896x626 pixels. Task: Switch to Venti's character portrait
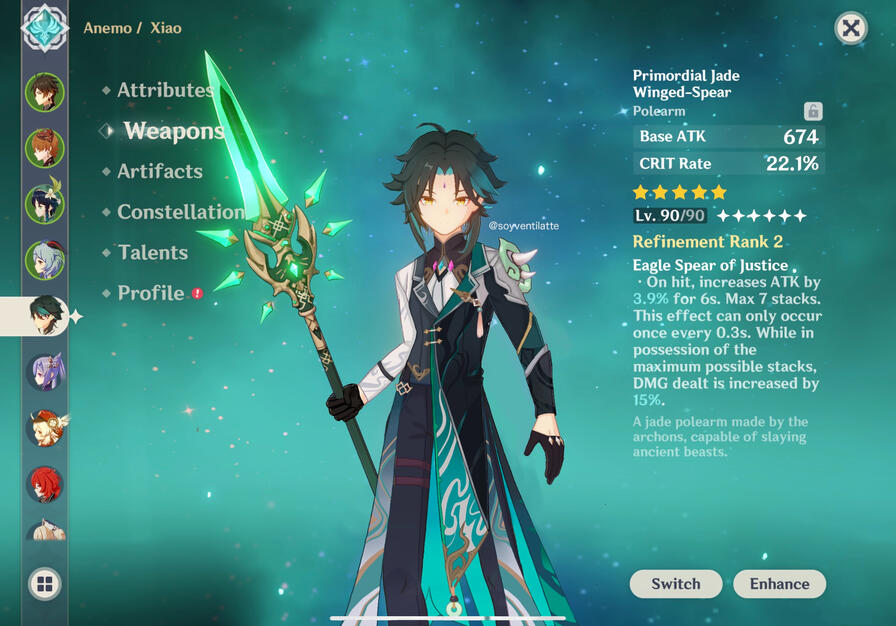[x=45, y=204]
